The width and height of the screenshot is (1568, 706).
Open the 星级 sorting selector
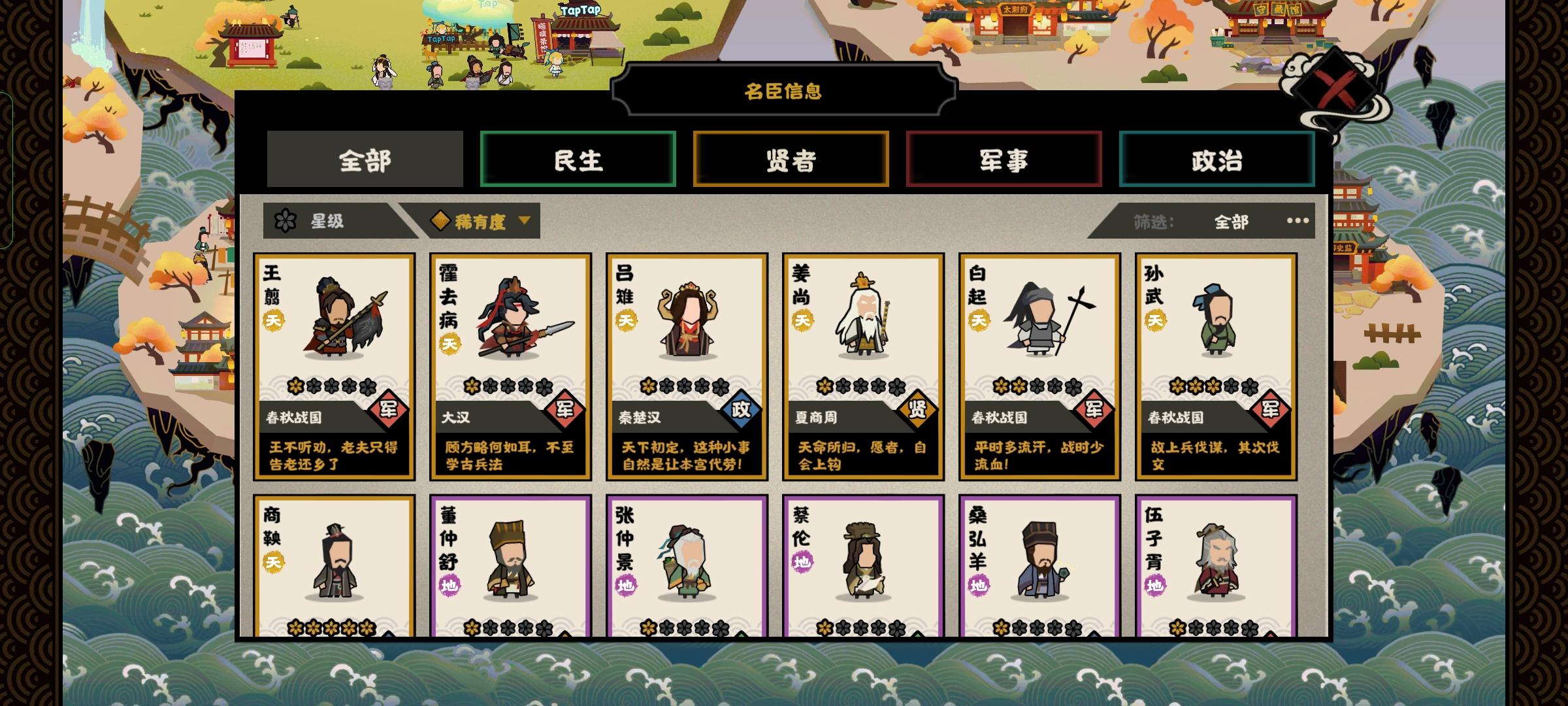click(327, 221)
